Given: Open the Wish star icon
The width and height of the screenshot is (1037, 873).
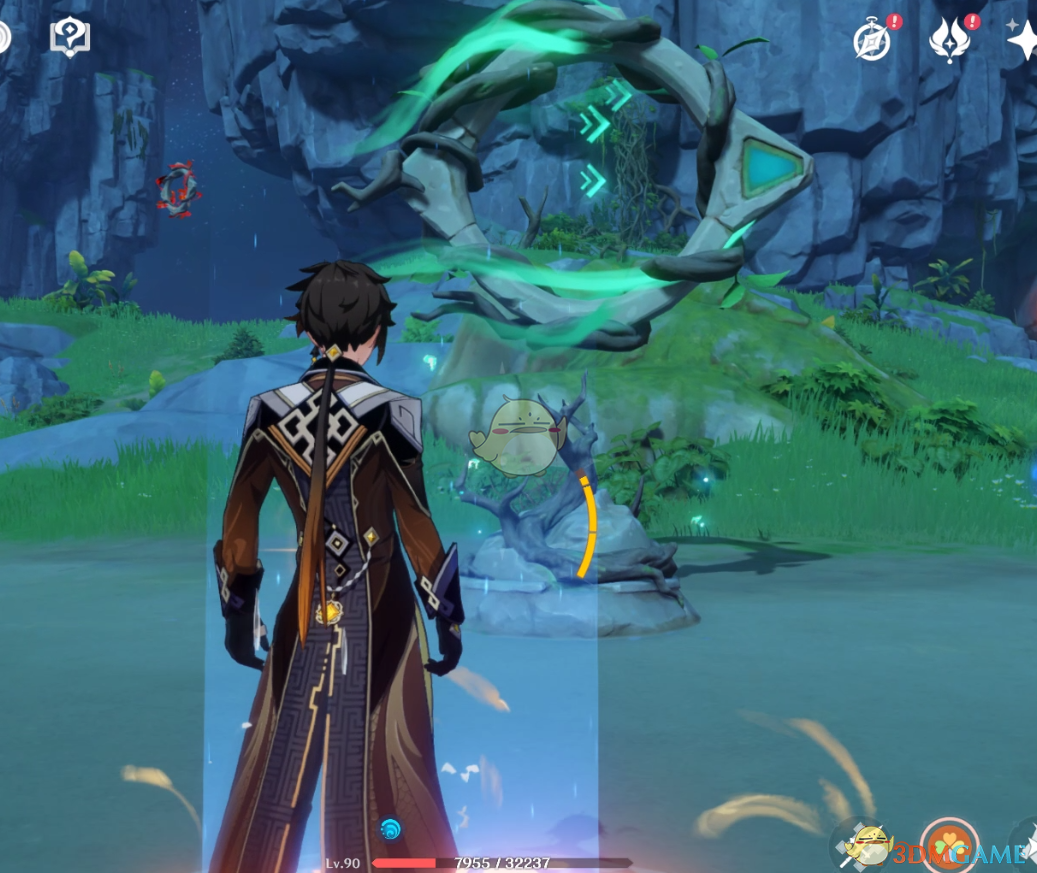Looking at the screenshot, I should [1023, 40].
